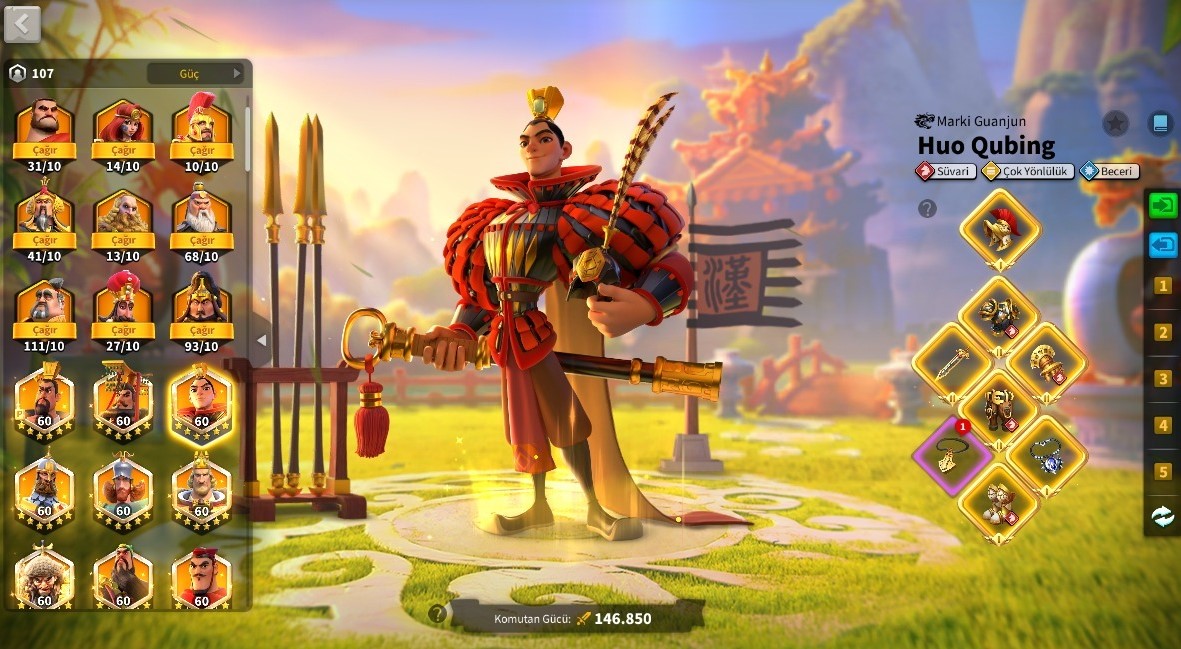Select the blue amulet accessory slot
This screenshot has height=649, width=1181.
[x=1046, y=457]
